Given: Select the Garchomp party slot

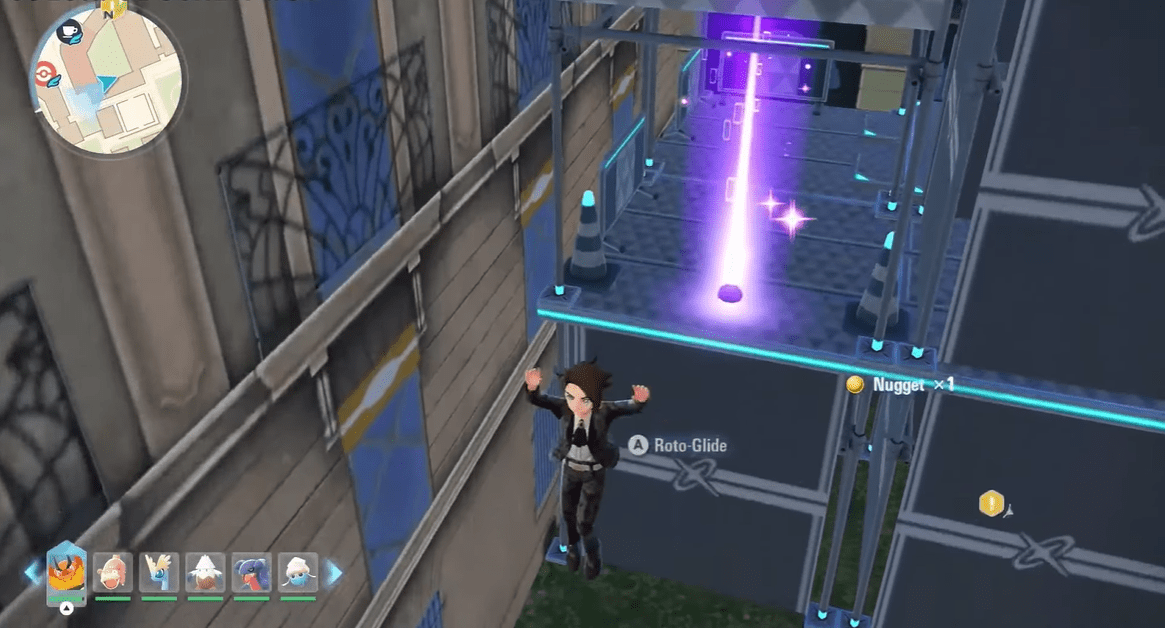Looking at the screenshot, I should (x=251, y=573).
